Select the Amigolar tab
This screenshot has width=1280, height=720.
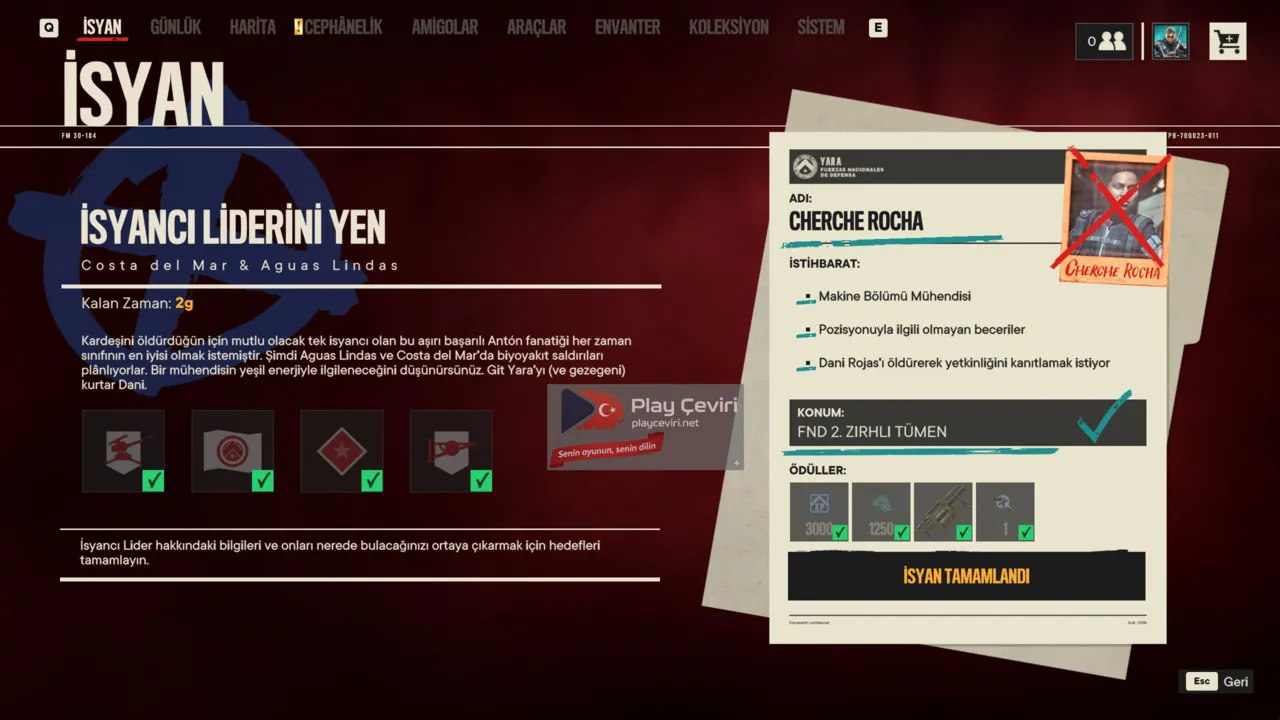444,28
